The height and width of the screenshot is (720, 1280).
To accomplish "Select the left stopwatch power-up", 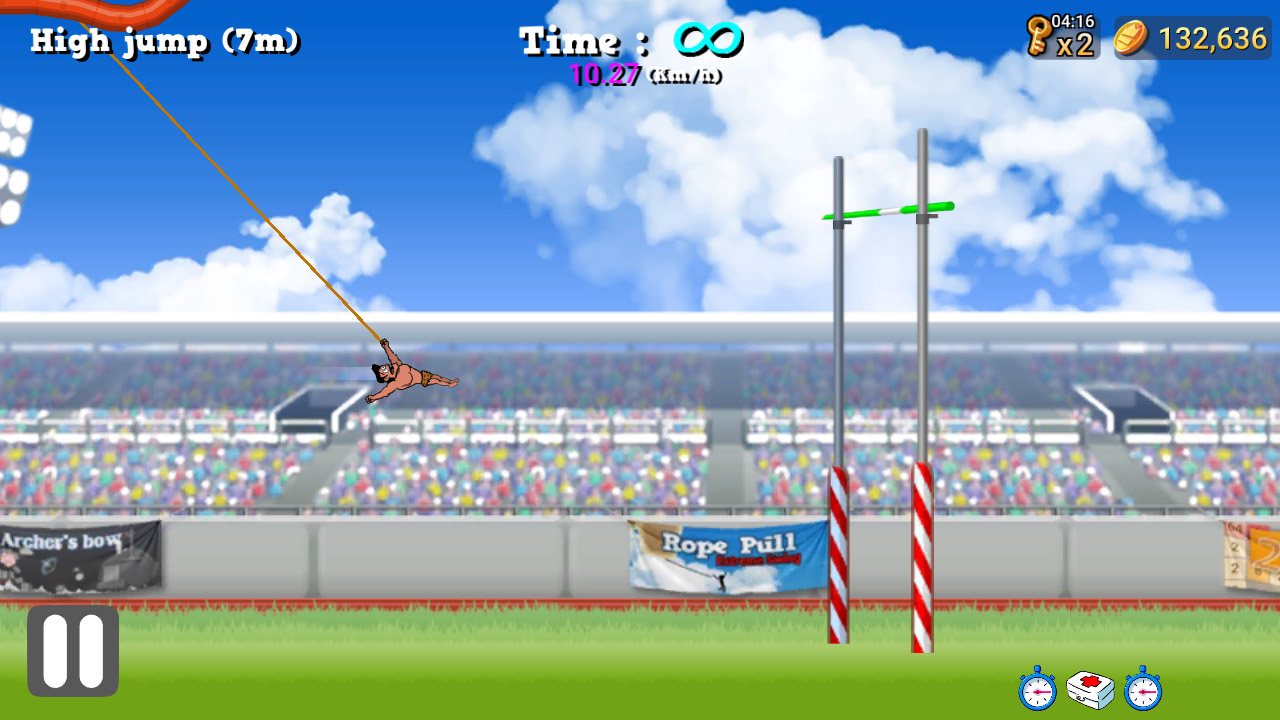I will tap(1037, 691).
